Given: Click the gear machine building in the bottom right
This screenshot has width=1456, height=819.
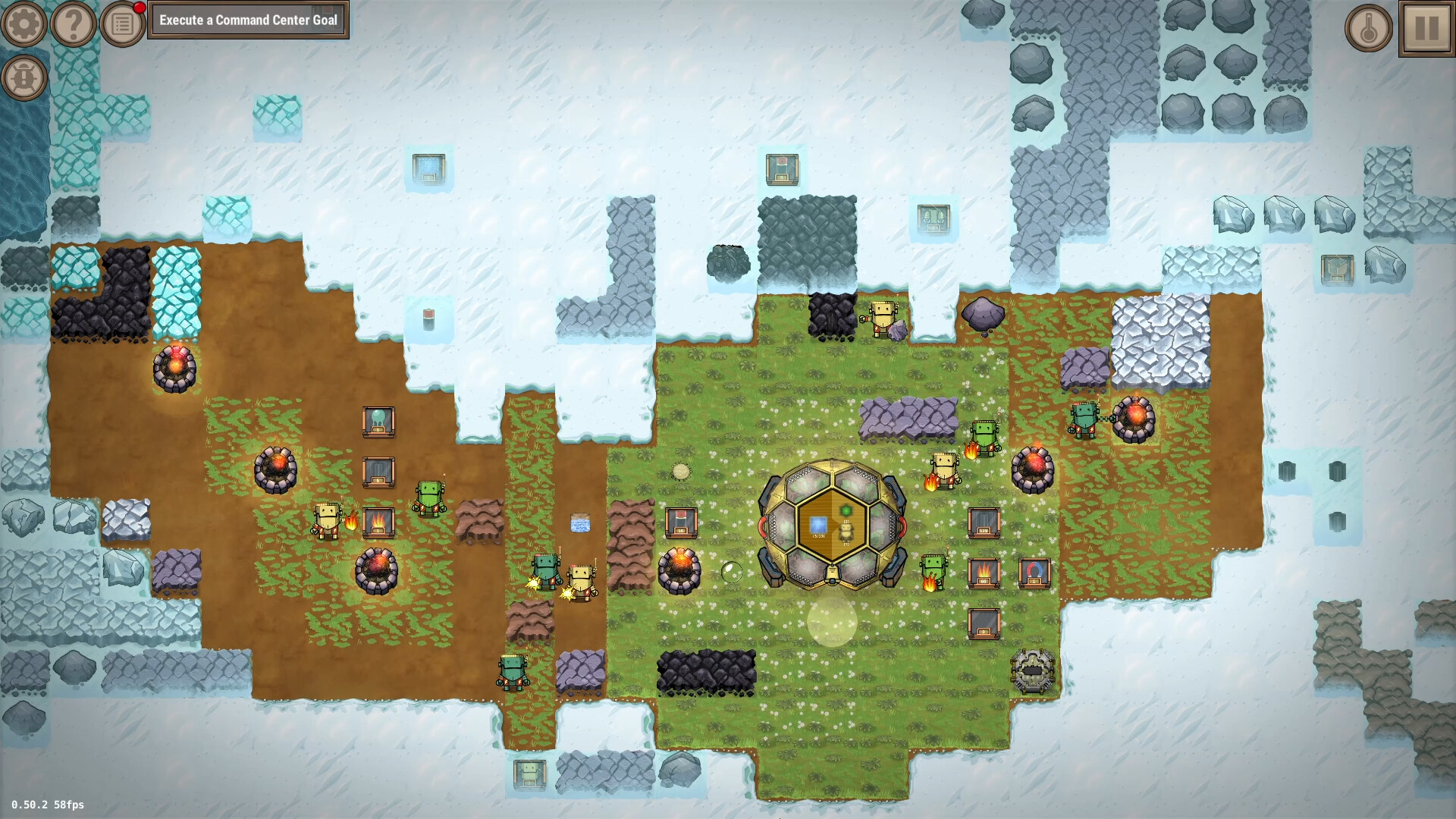Looking at the screenshot, I should 1033,670.
